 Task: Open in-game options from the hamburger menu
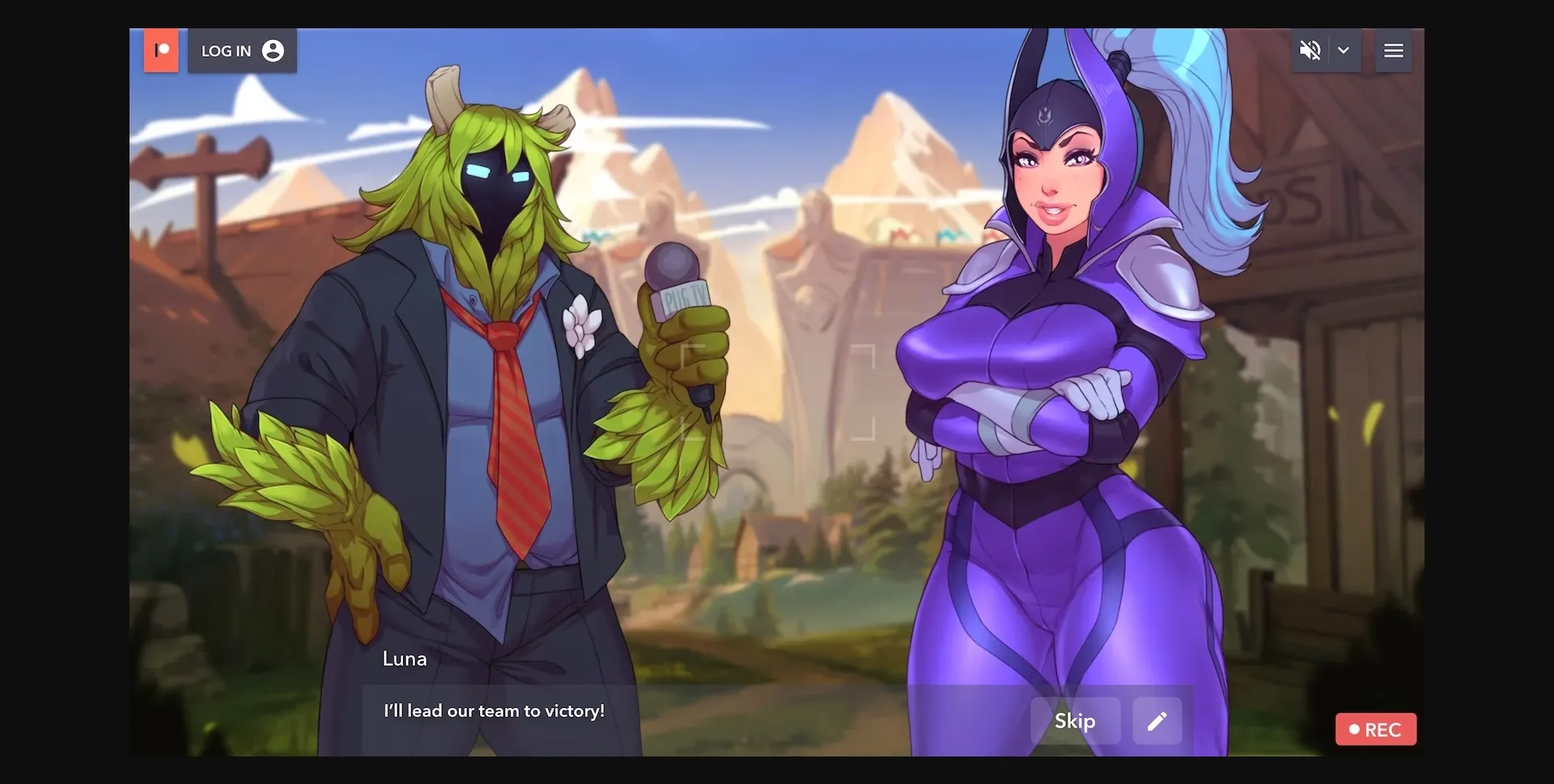click(x=1394, y=50)
